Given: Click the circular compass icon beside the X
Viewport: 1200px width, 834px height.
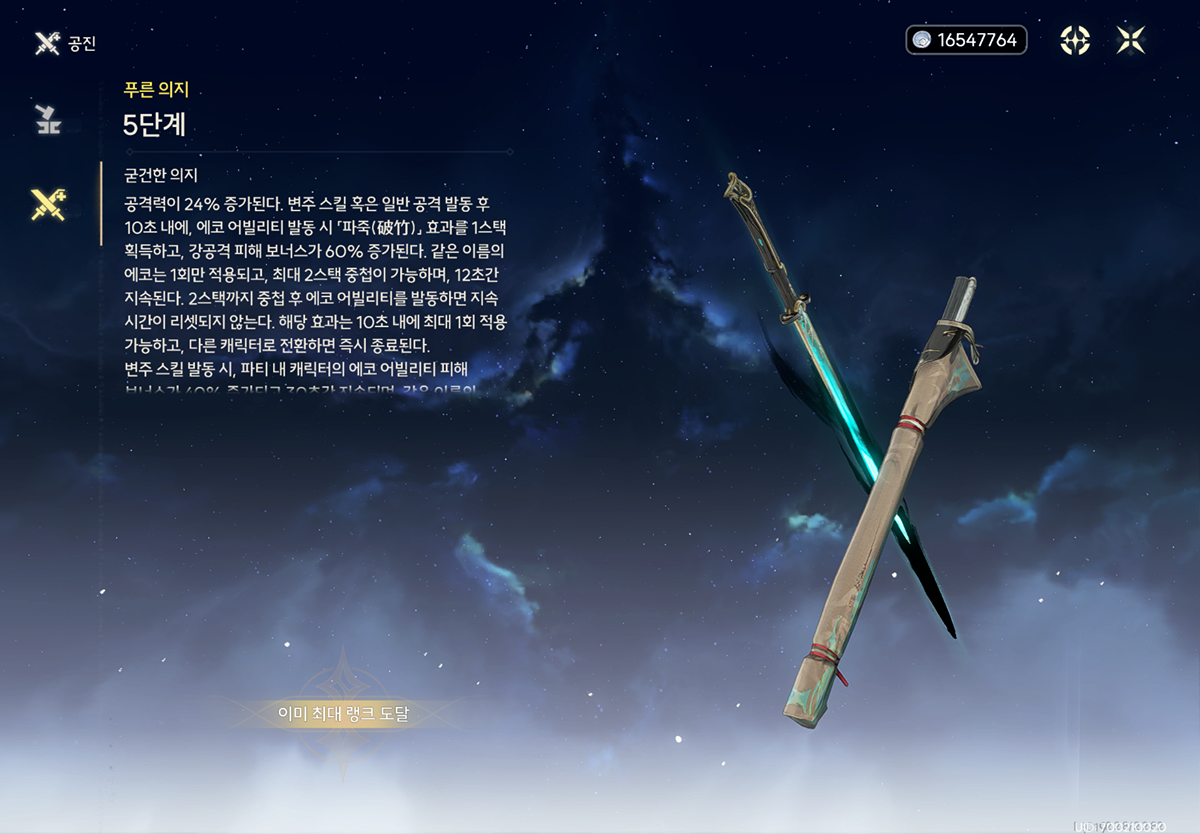Looking at the screenshot, I should pyautogui.click(x=1075, y=40).
